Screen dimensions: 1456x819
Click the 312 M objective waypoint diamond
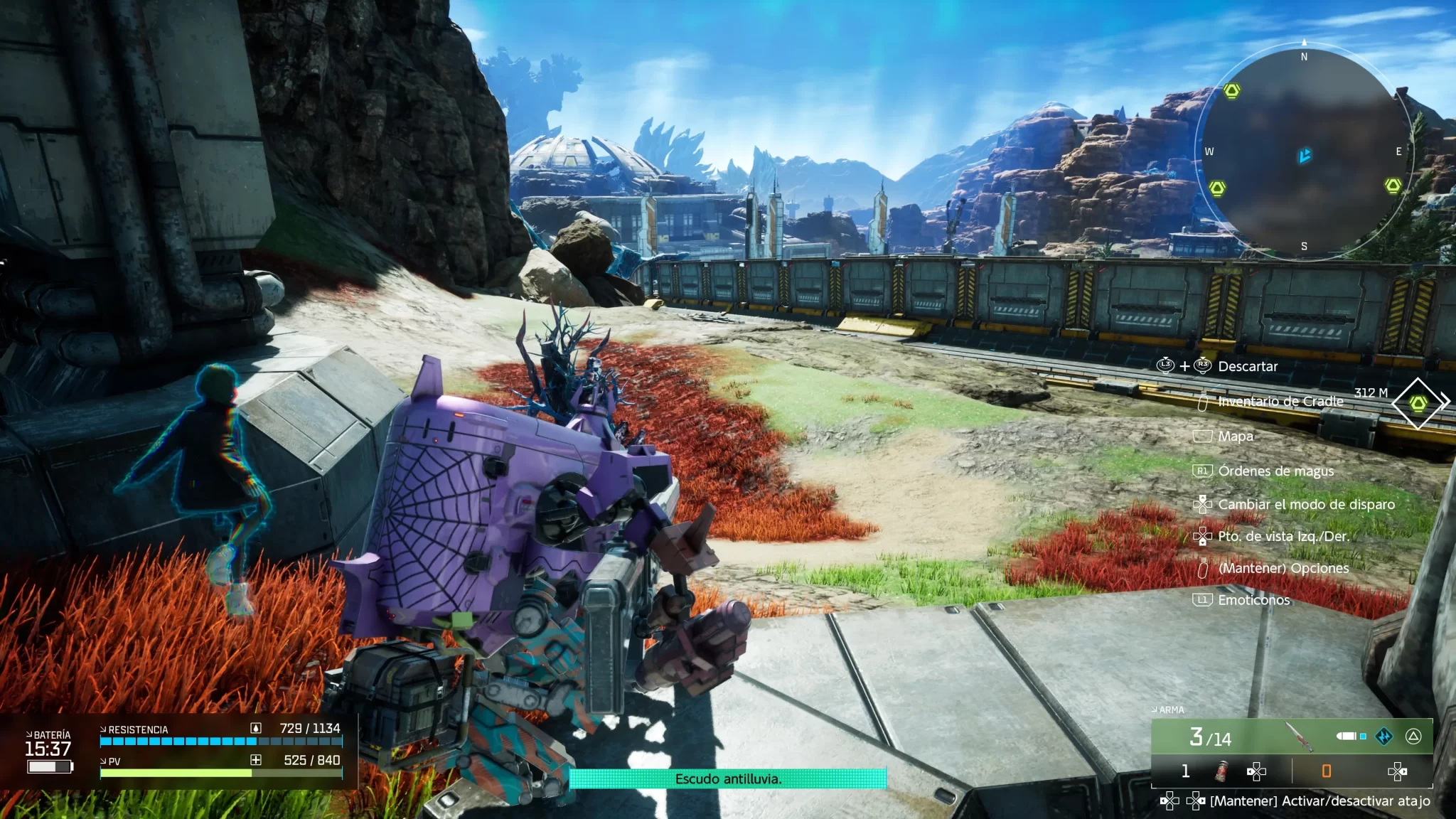1418,403
